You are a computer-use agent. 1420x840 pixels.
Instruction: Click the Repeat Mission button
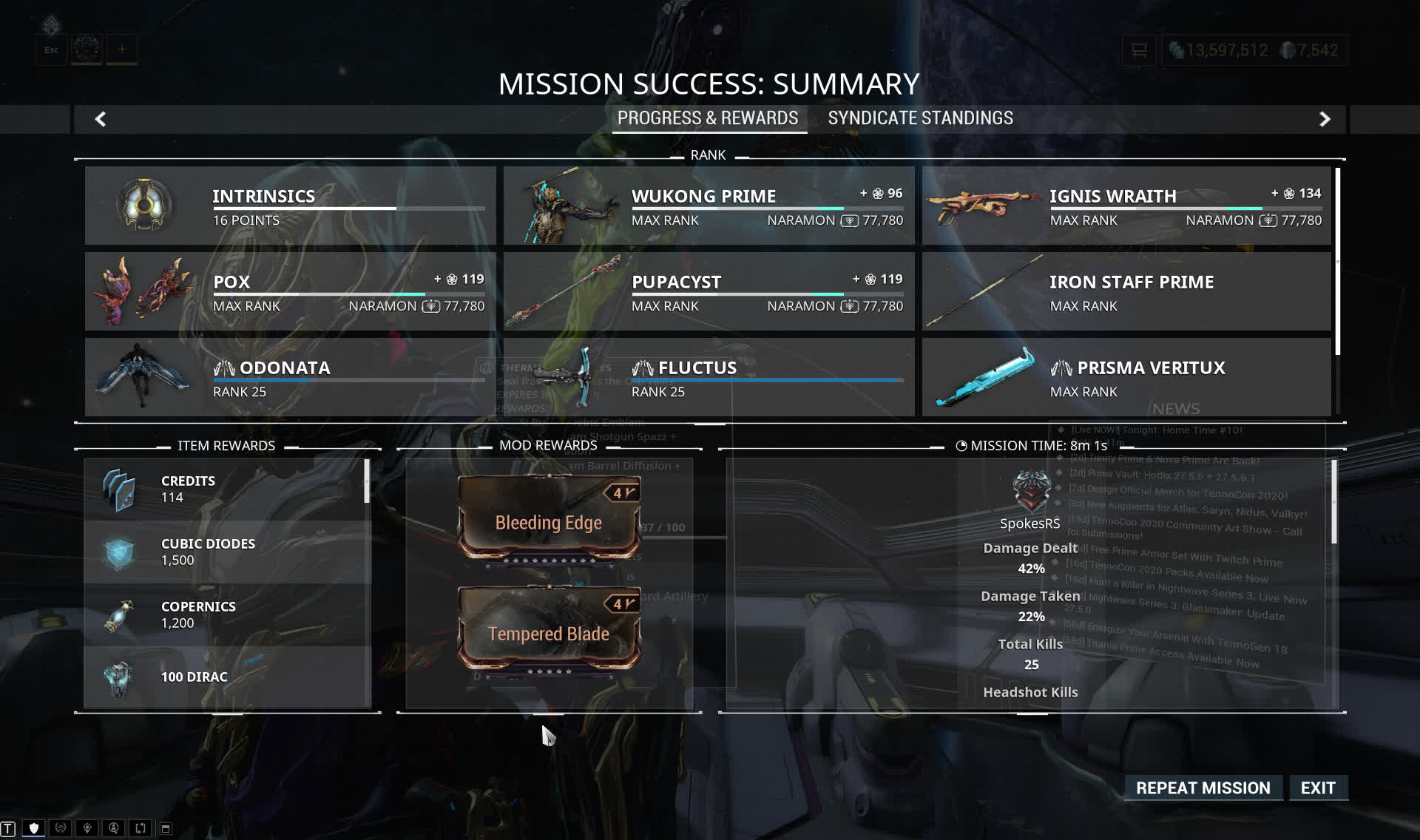coord(1203,788)
